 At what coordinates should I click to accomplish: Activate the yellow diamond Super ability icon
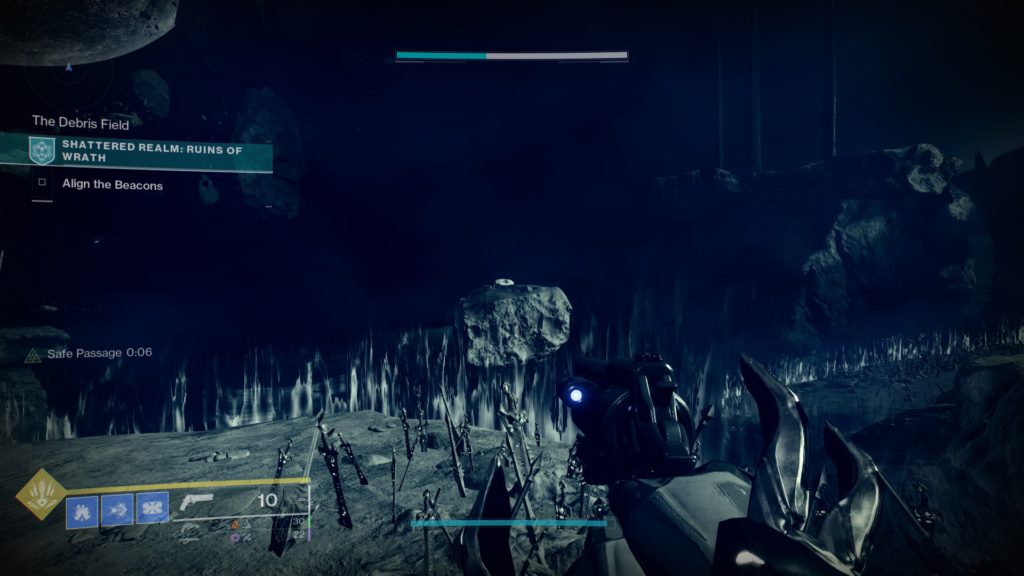[41, 494]
